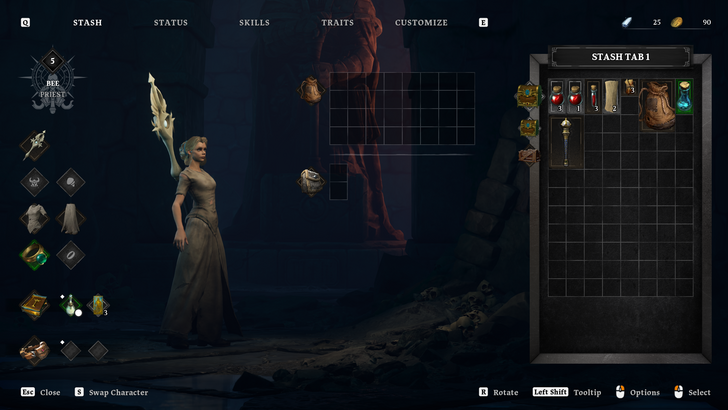This screenshot has height=410, width=728.
Task: Show the Traits tab
Action: coord(338,22)
